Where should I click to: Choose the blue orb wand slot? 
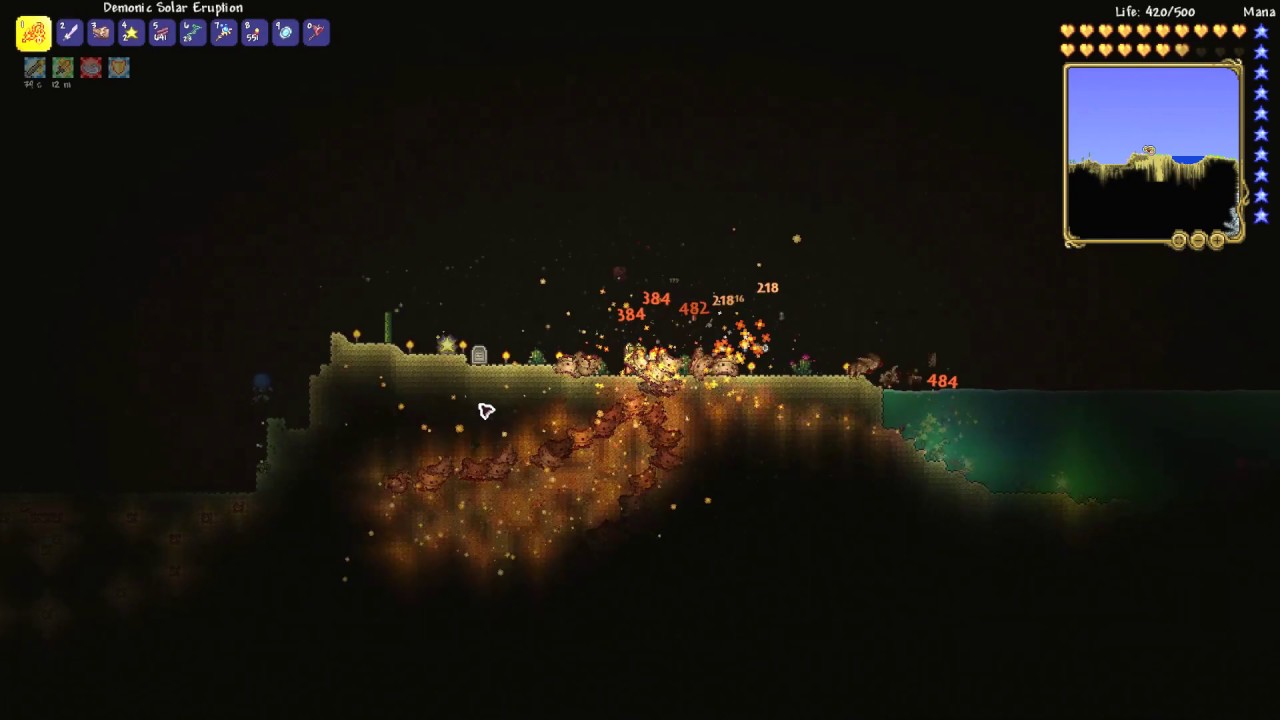click(x=224, y=32)
